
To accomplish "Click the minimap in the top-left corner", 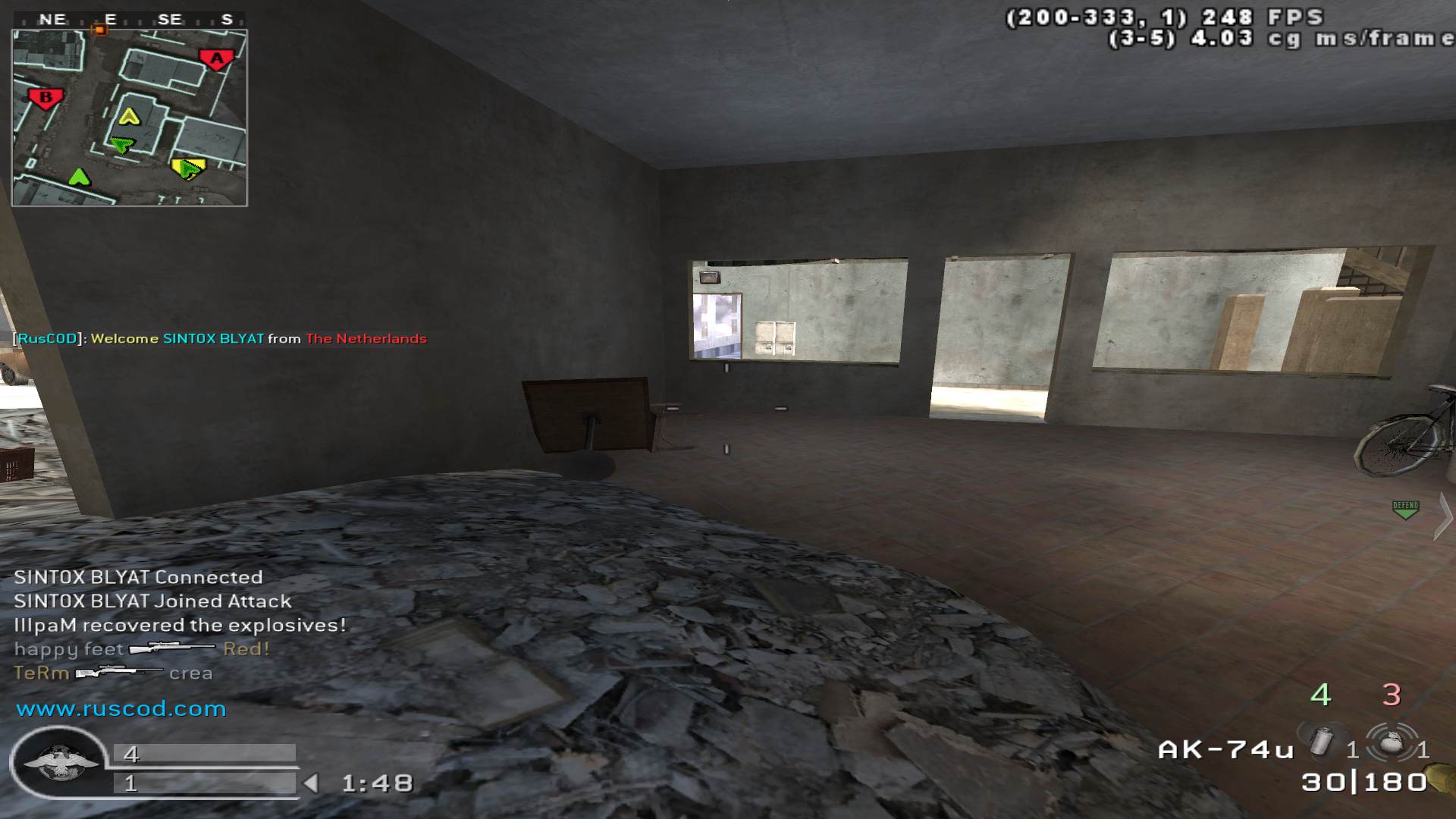I will [129, 114].
